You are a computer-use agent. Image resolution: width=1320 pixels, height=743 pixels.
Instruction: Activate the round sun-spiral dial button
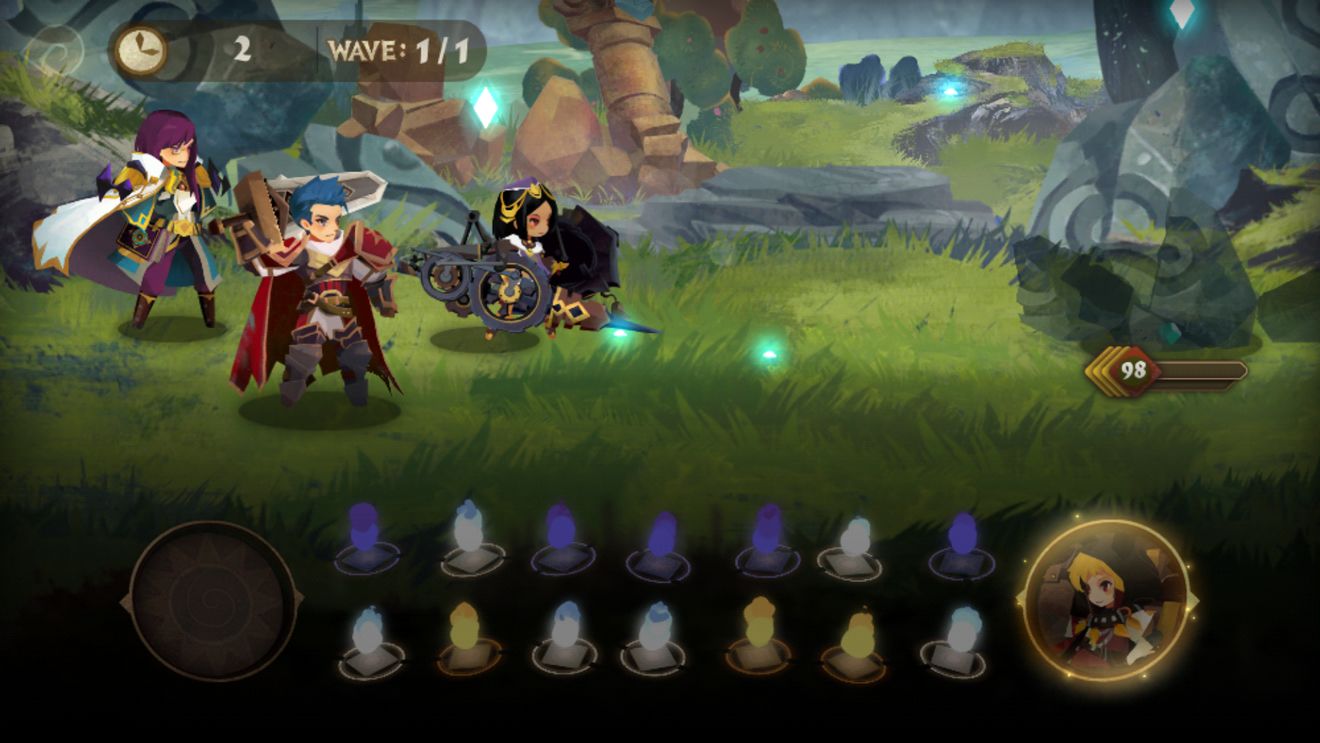click(212, 601)
